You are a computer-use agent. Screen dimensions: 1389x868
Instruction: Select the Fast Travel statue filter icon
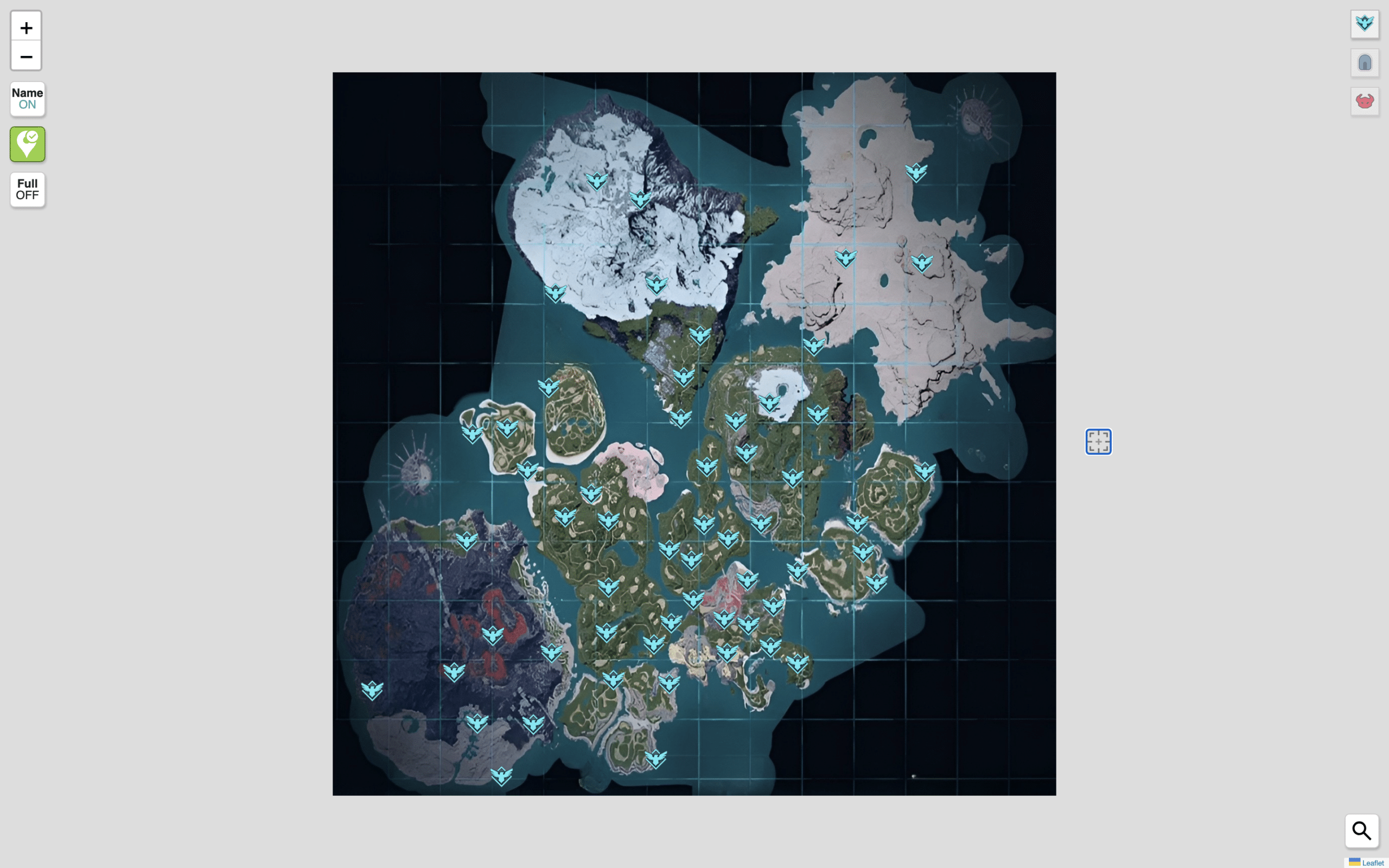(1365, 23)
